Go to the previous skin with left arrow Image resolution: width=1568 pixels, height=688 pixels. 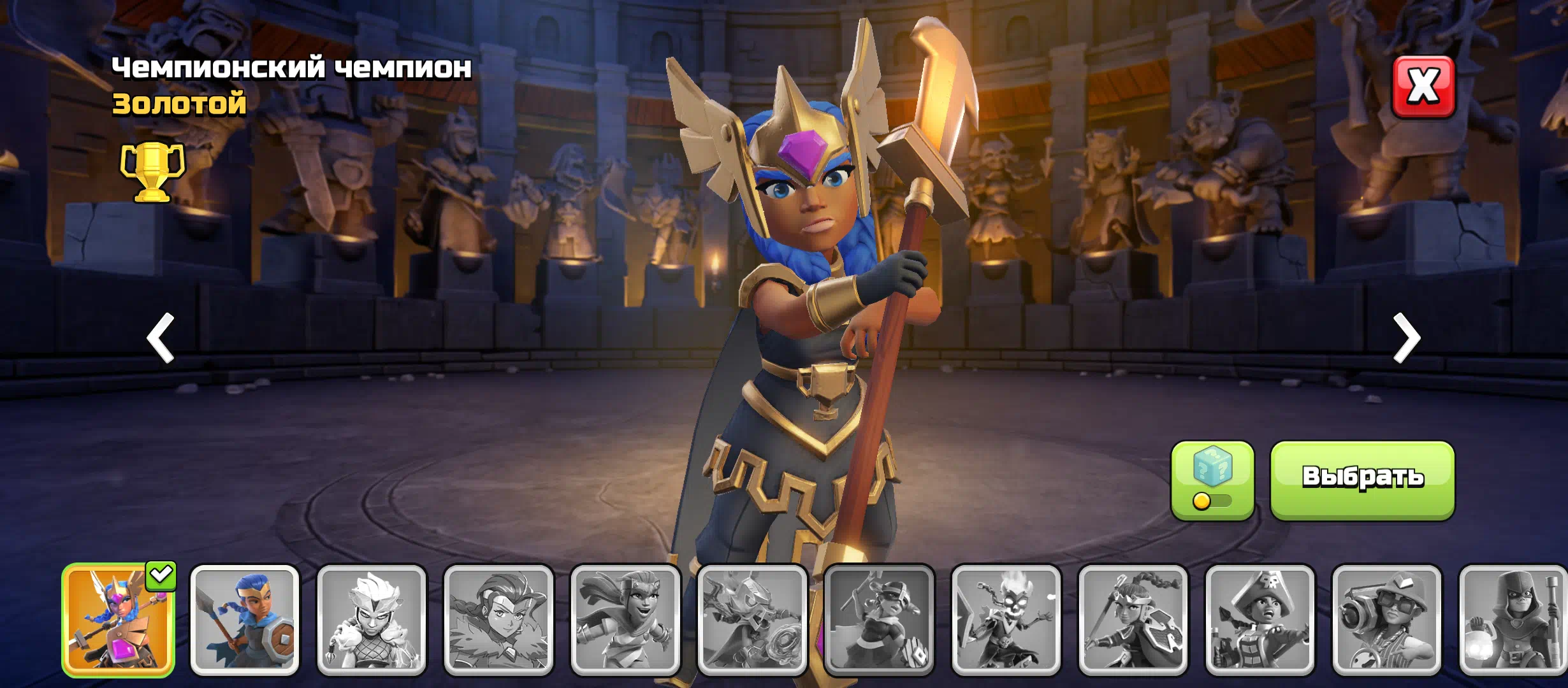161,338
